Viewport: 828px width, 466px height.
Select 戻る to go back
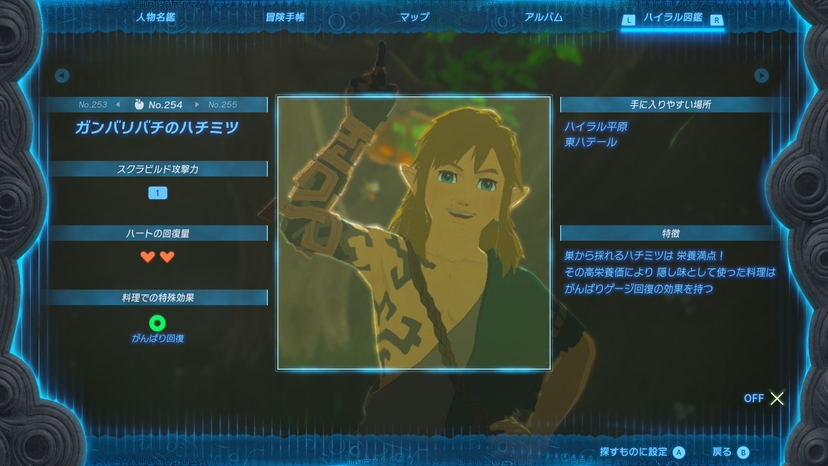pyautogui.click(x=730, y=452)
